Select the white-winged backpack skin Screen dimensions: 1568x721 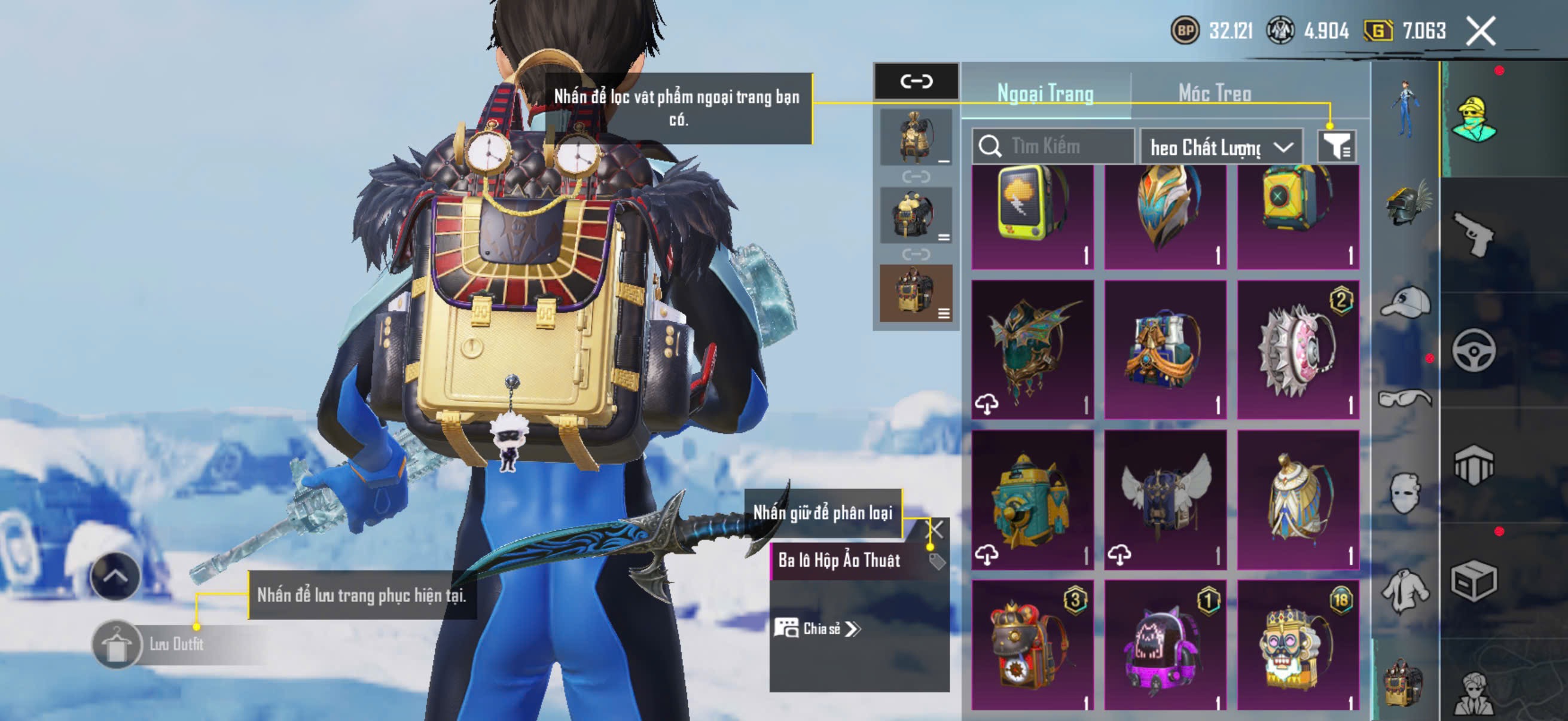click(1165, 500)
